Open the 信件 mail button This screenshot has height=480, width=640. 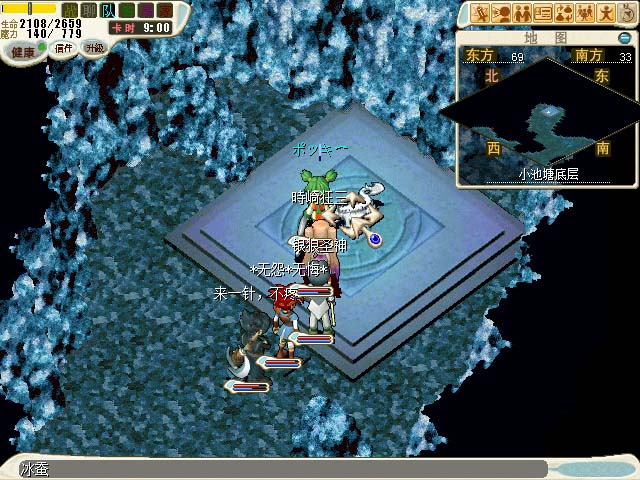62,48
